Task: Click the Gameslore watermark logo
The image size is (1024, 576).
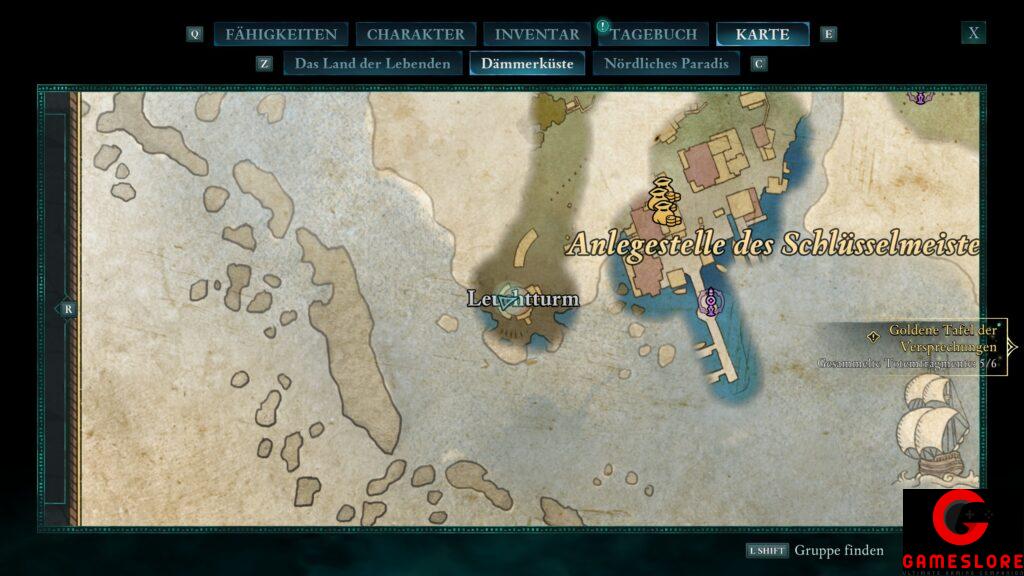Action: pyautogui.click(x=962, y=530)
